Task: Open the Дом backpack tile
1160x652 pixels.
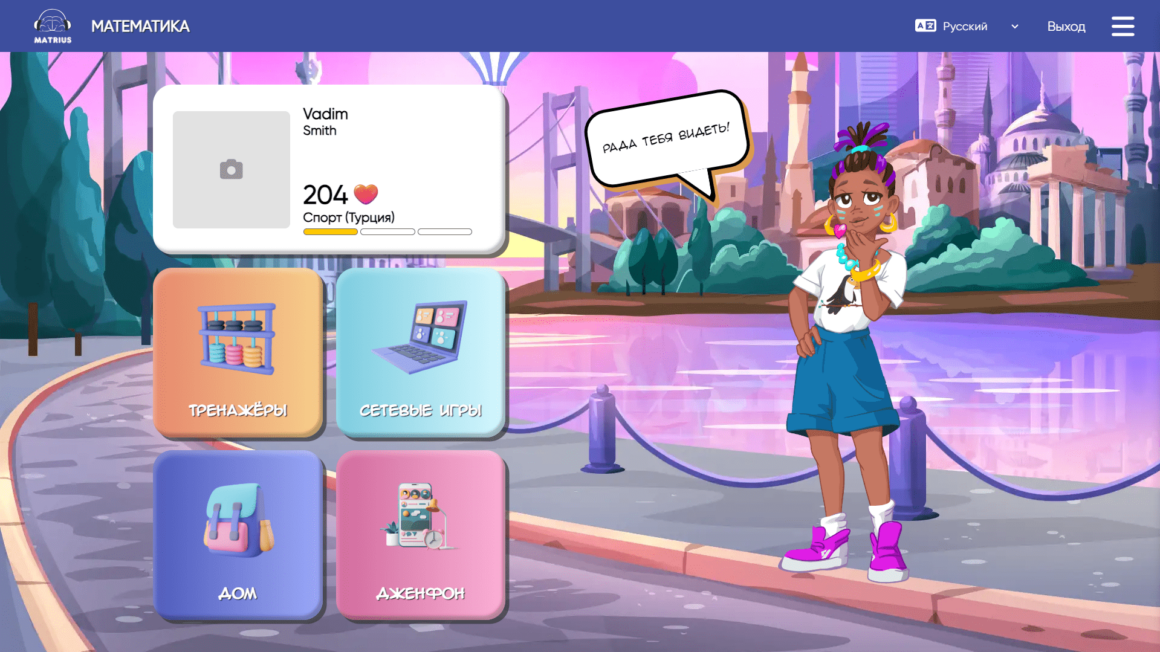Action: [238, 535]
